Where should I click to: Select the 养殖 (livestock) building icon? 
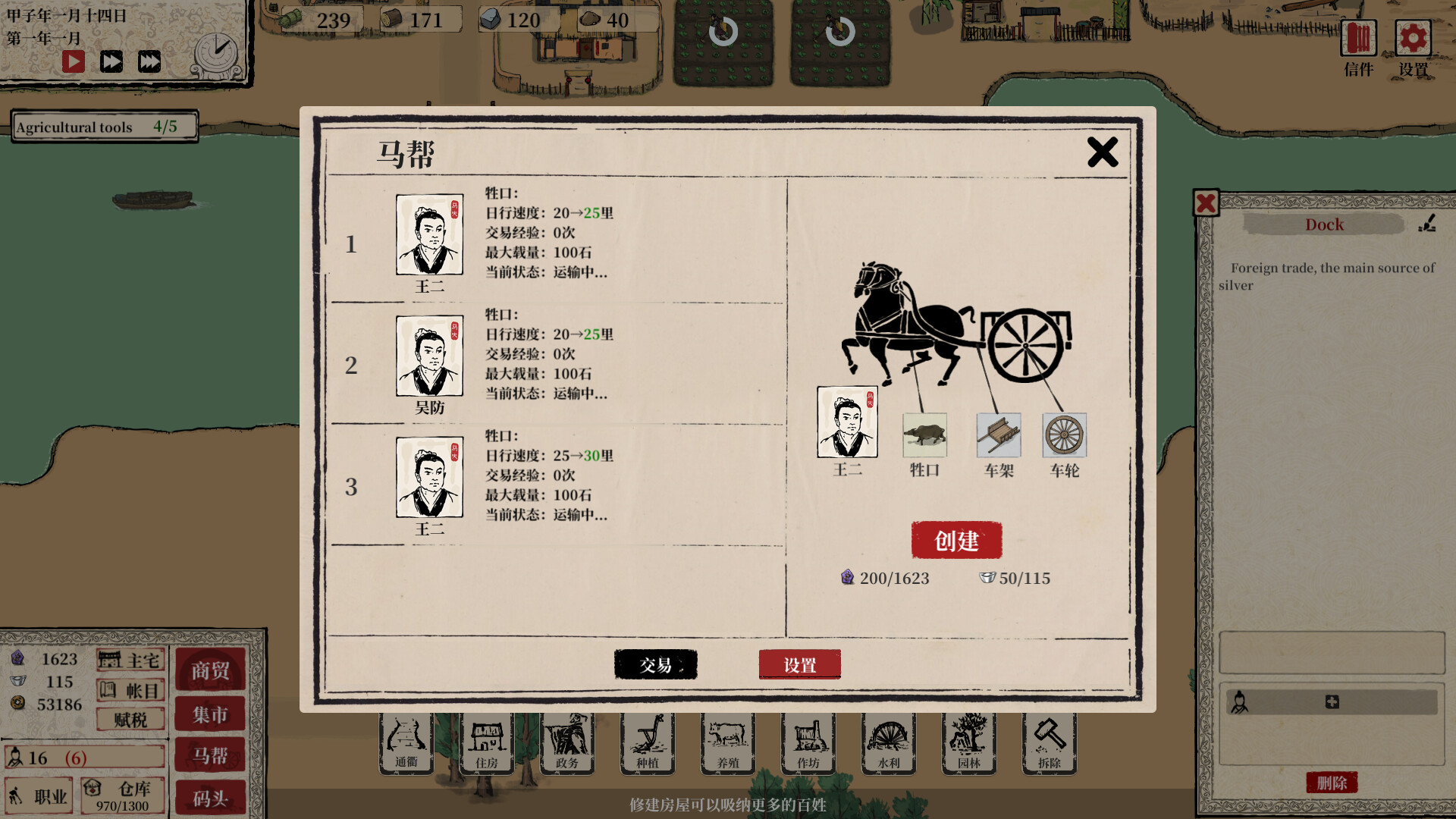[726, 743]
